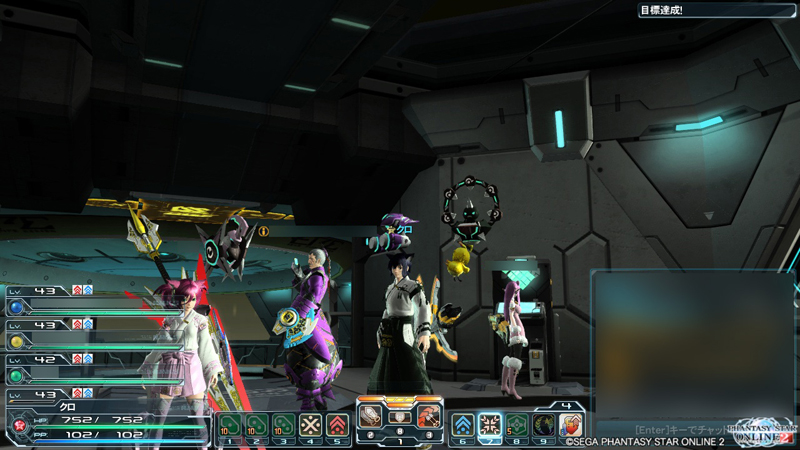This screenshot has height=450, width=800.
Task: Select the party member with the yellow orb
Action: (x=17, y=340)
